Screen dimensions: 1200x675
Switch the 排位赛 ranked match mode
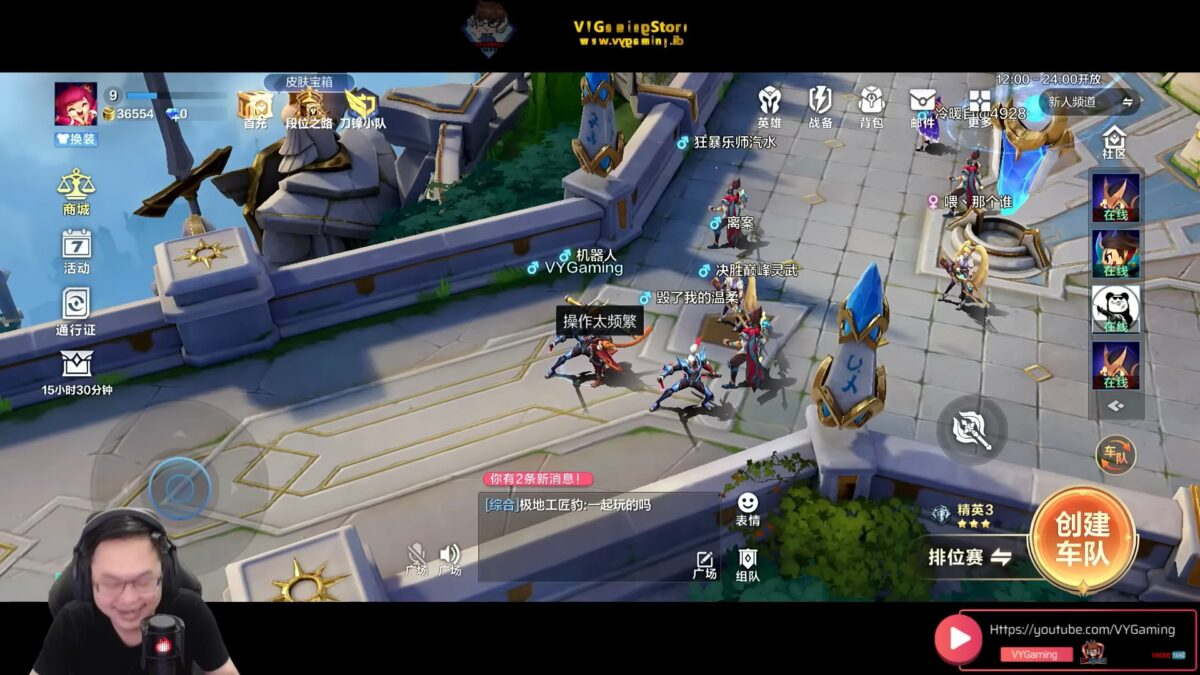point(969,557)
